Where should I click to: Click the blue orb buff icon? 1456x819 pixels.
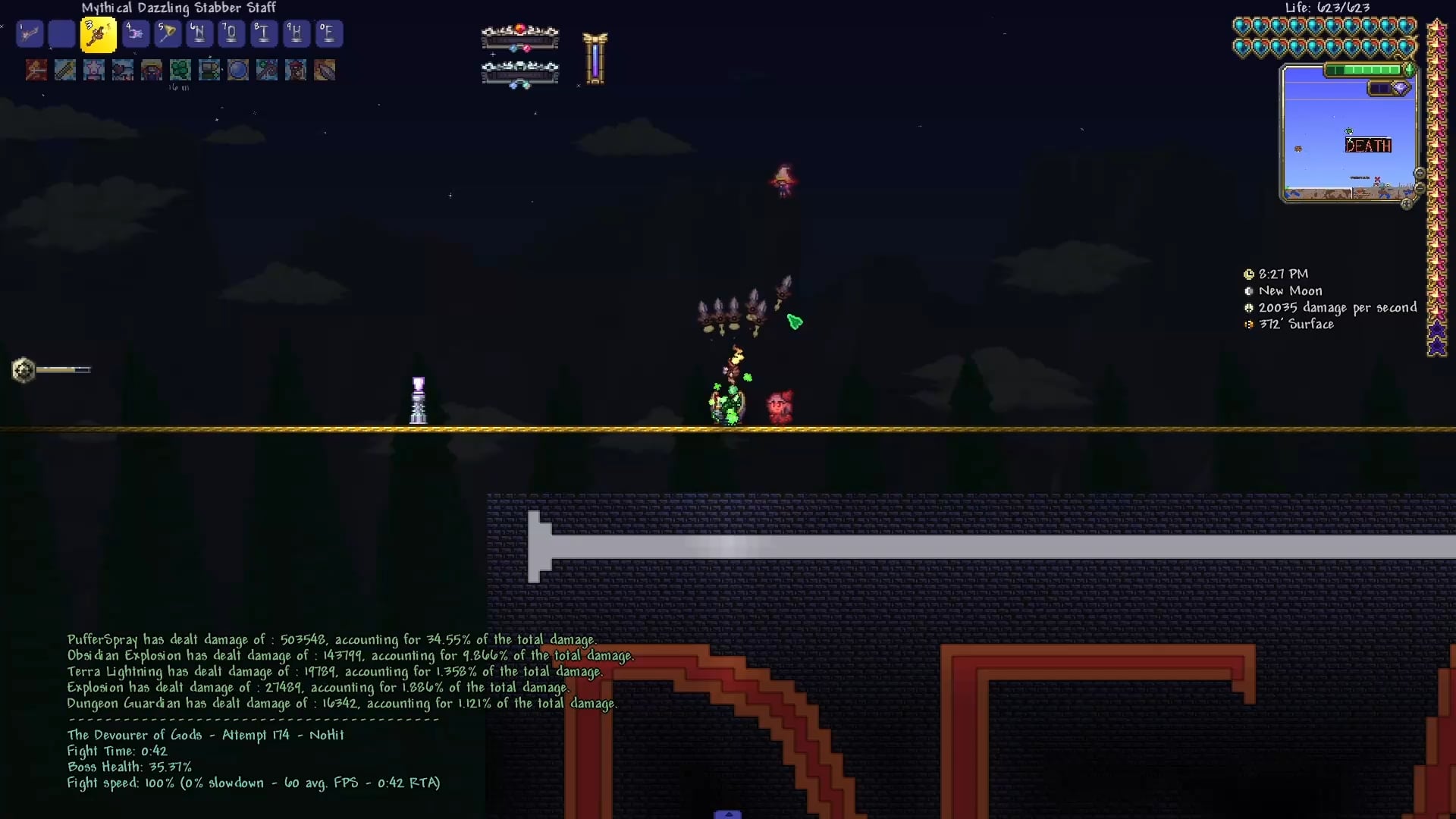238,71
